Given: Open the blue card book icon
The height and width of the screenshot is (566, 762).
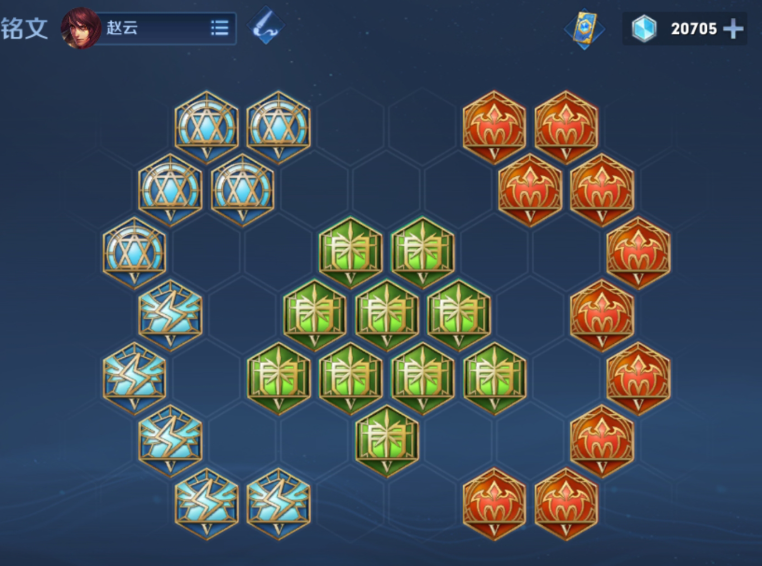Looking at the screenshot, I should coord(584,28).
